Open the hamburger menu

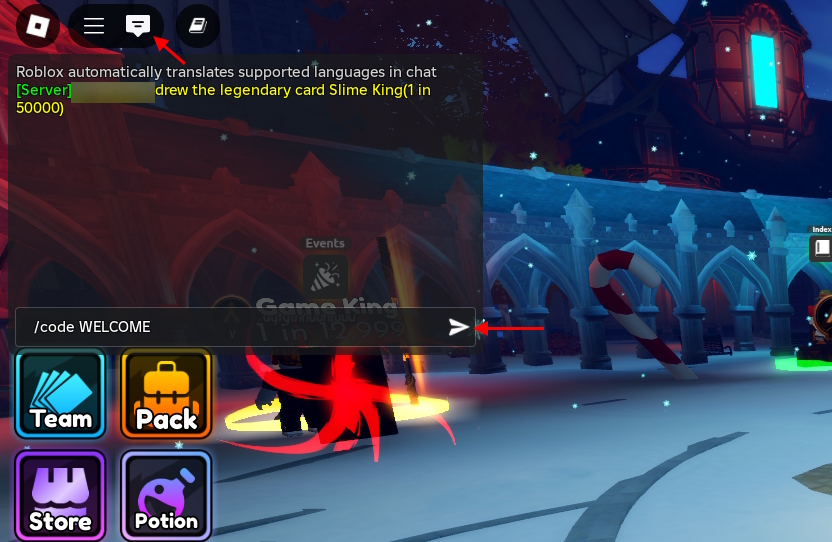click(x=94, y=26)
